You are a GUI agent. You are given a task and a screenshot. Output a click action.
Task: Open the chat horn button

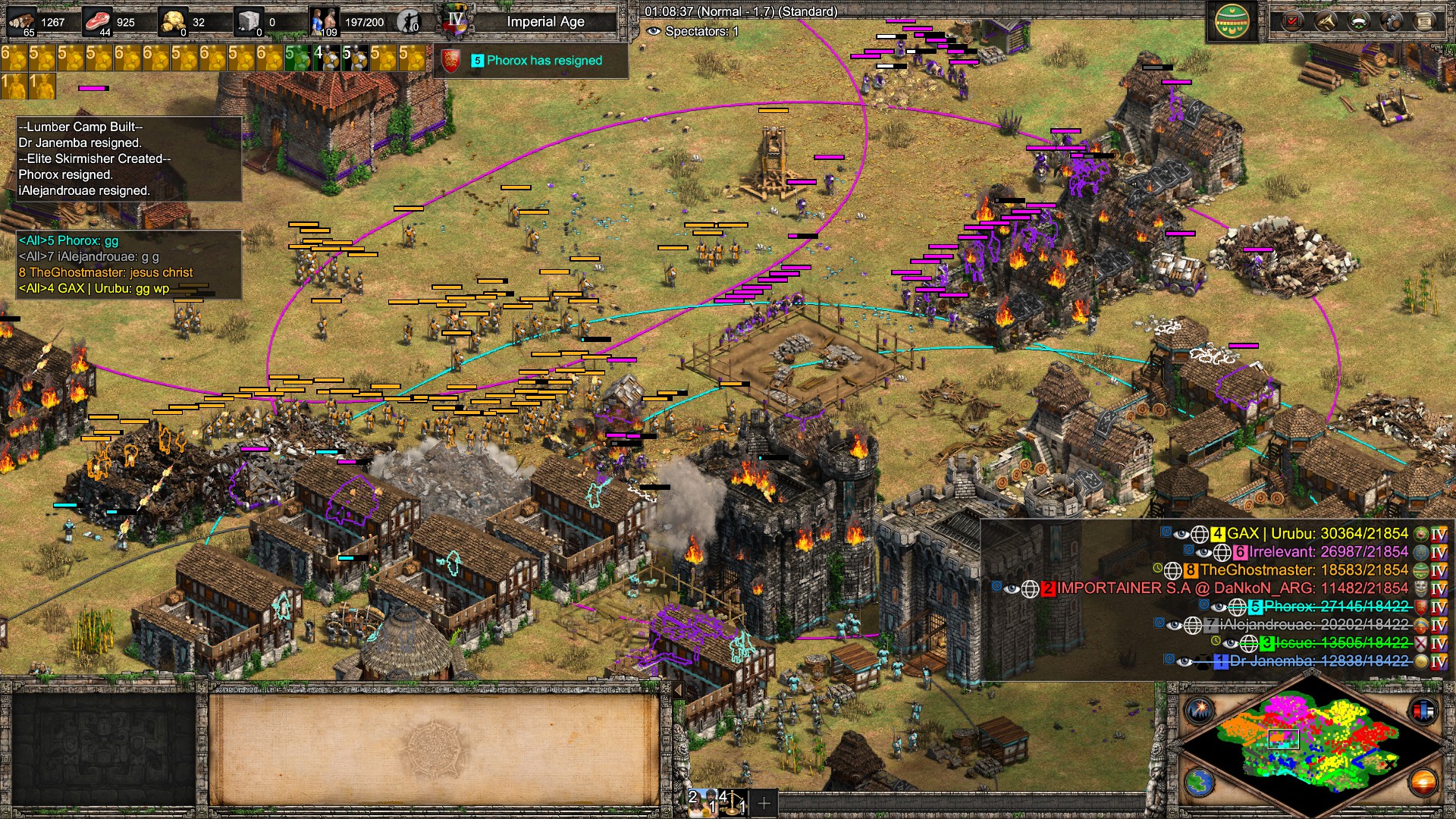click(1325, 21)
